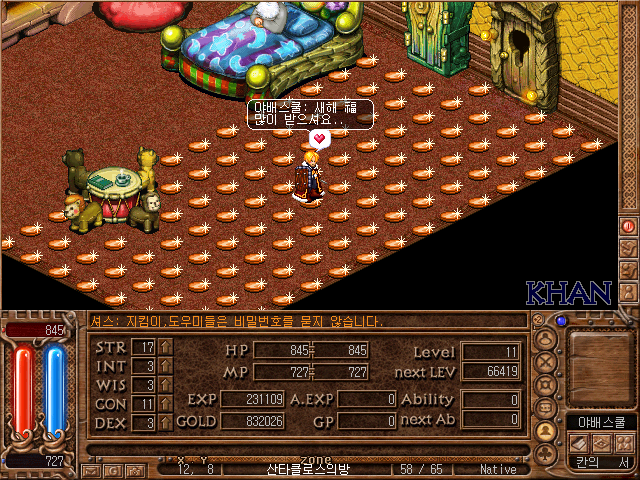Add a point to WIS

166,385
